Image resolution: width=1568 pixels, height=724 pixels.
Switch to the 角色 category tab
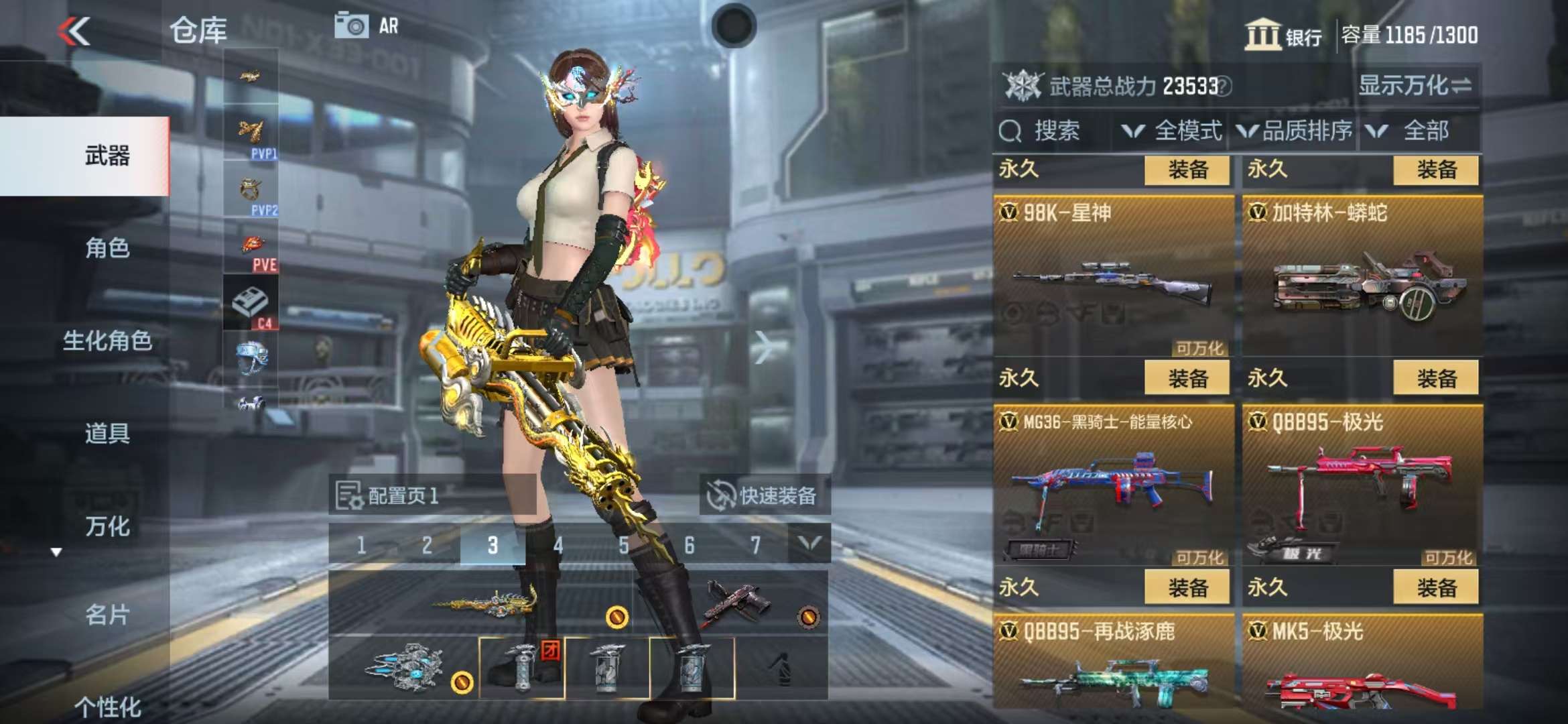pos(107,248)
